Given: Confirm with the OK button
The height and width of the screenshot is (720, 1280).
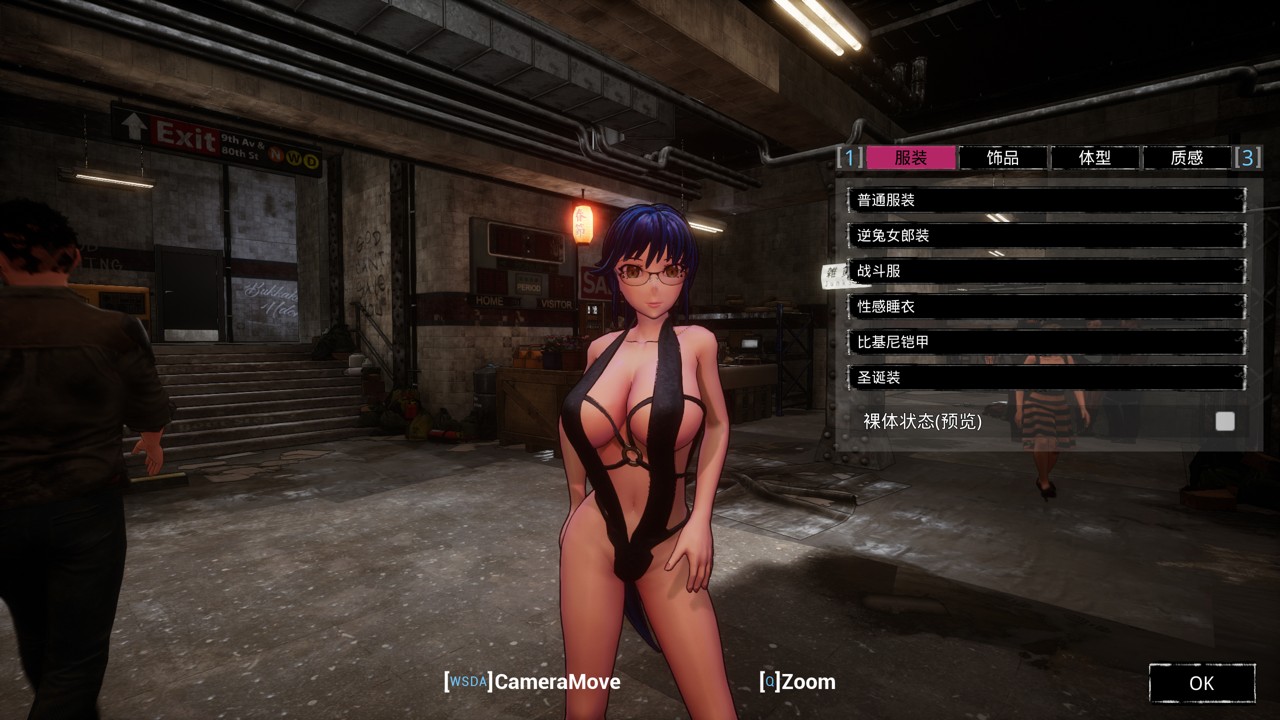Looking at the screenshot, I should pos(1201,683).
